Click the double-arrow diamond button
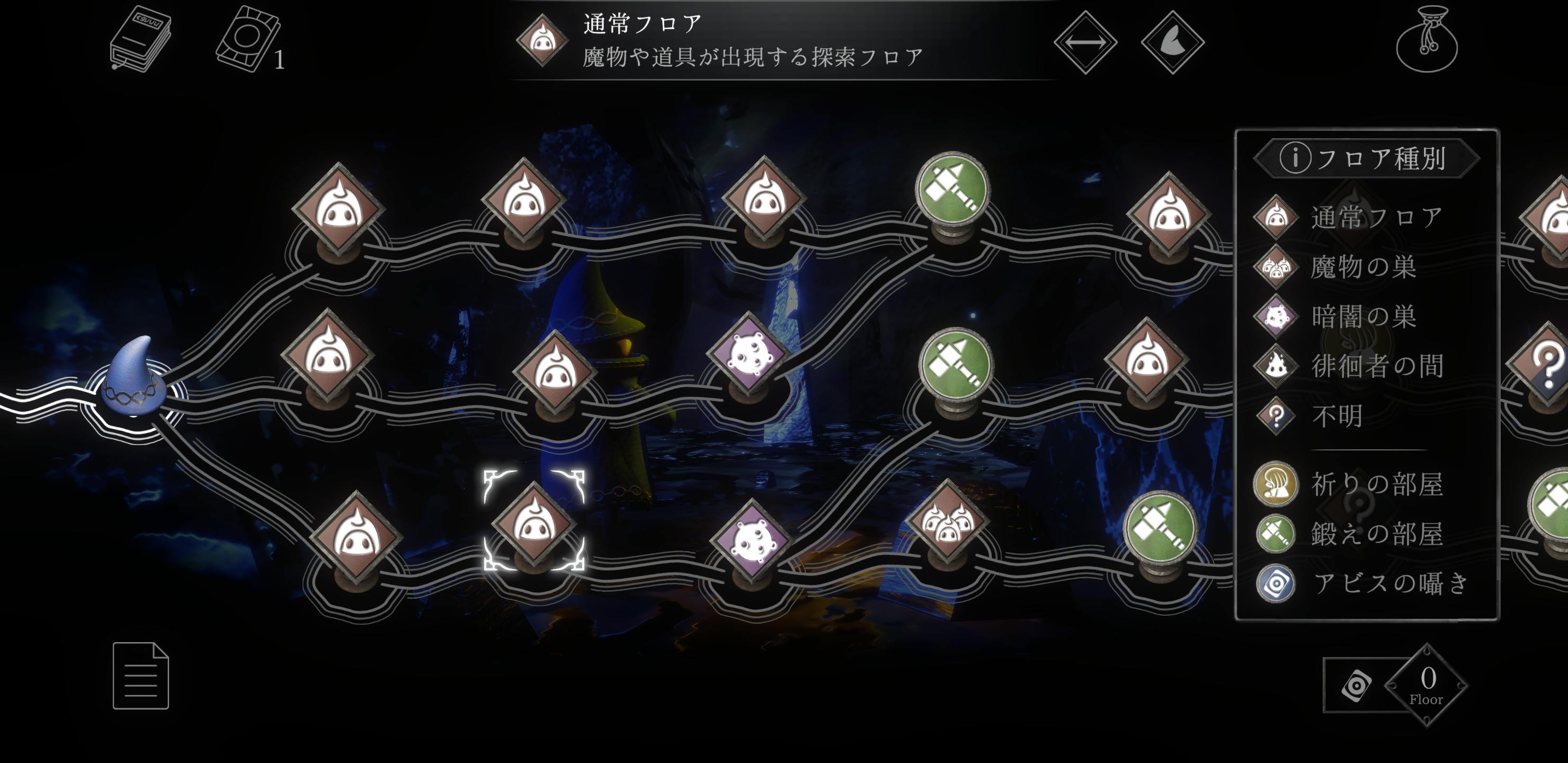1568x763 pixels. click(x=1085, y=42)
